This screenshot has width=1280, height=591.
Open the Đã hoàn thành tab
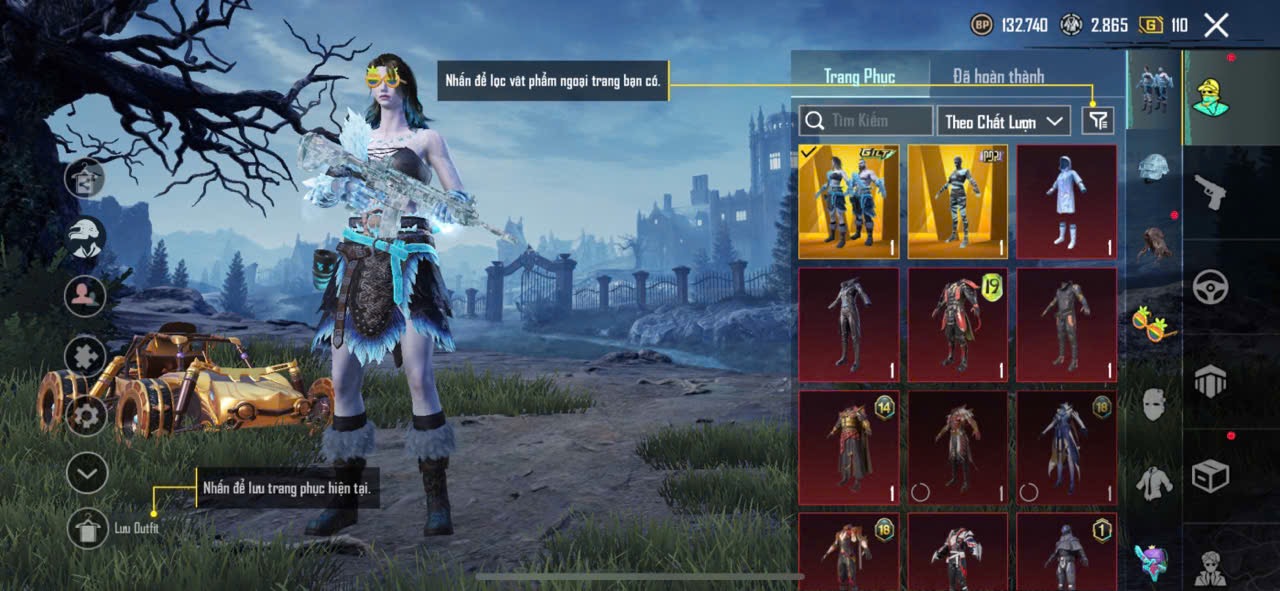pyautogui.click(x=997, y=76)
